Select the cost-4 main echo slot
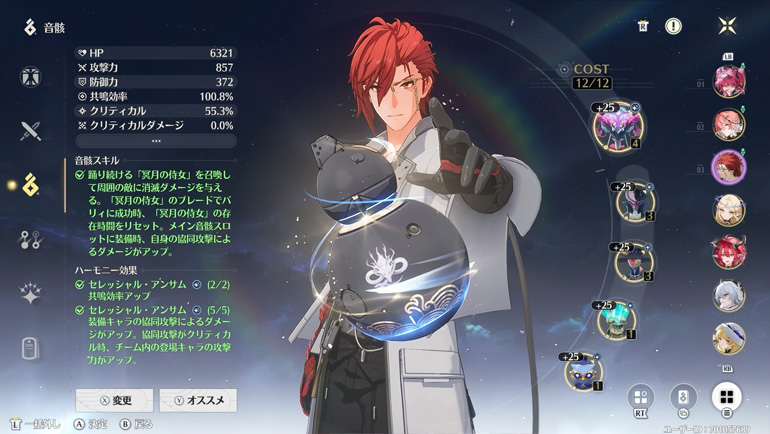This screenshot has height=434, width=770. tap(617, 125)
